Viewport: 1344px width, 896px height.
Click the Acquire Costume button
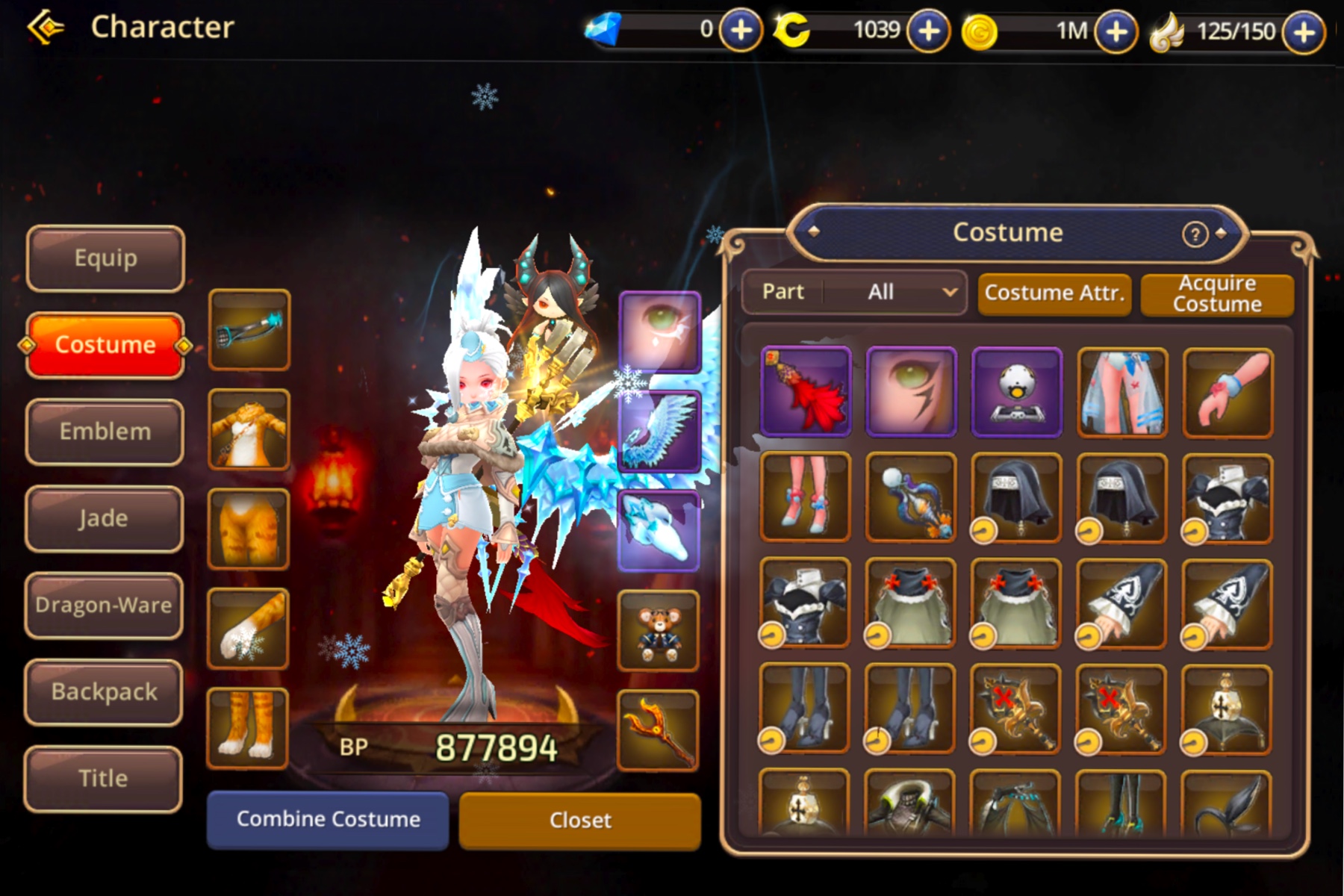pyautogui.click(x=1217, y=294)
